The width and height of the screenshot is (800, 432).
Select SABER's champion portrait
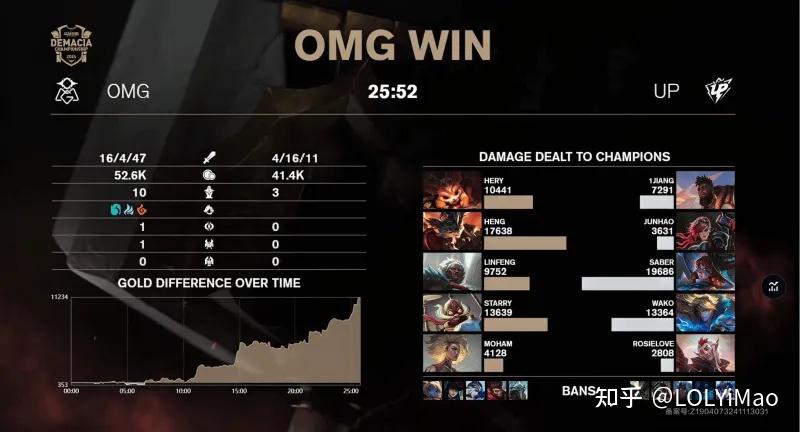tap(711, 272)
